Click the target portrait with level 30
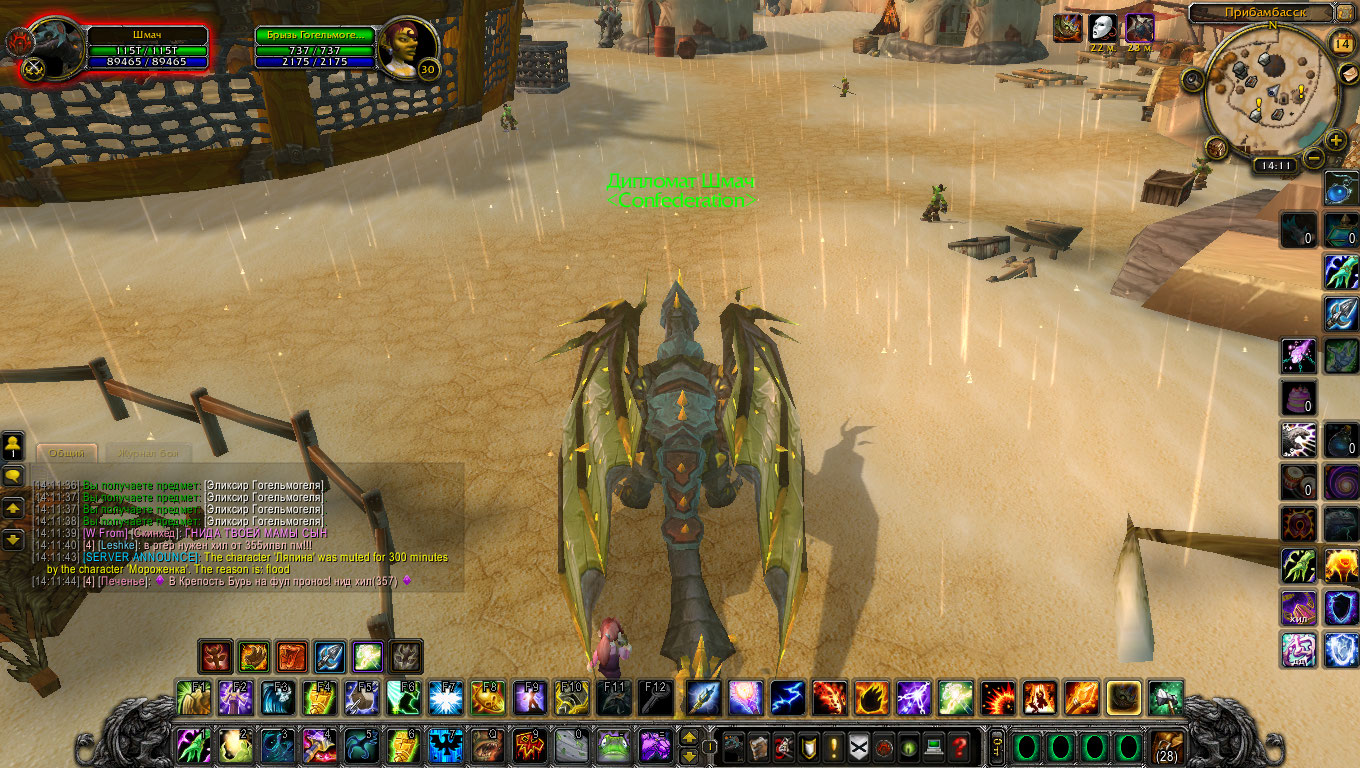The width and height of the screenshot is (1360, 768). coord(408,47)
